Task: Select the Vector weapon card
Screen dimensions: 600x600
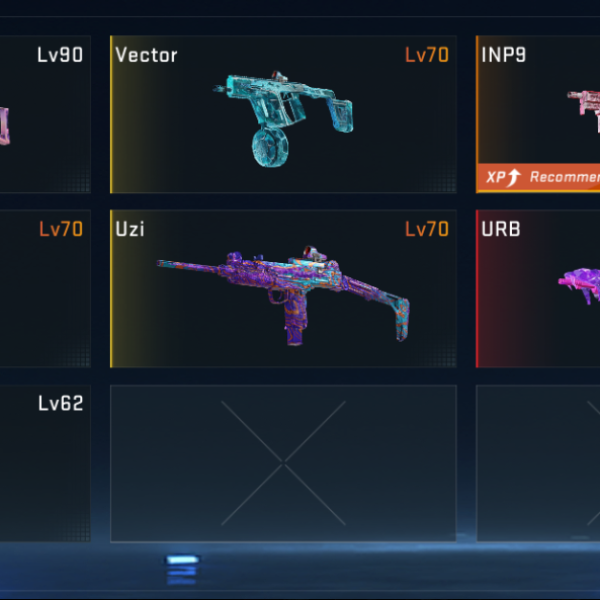Action: point(283,115)
